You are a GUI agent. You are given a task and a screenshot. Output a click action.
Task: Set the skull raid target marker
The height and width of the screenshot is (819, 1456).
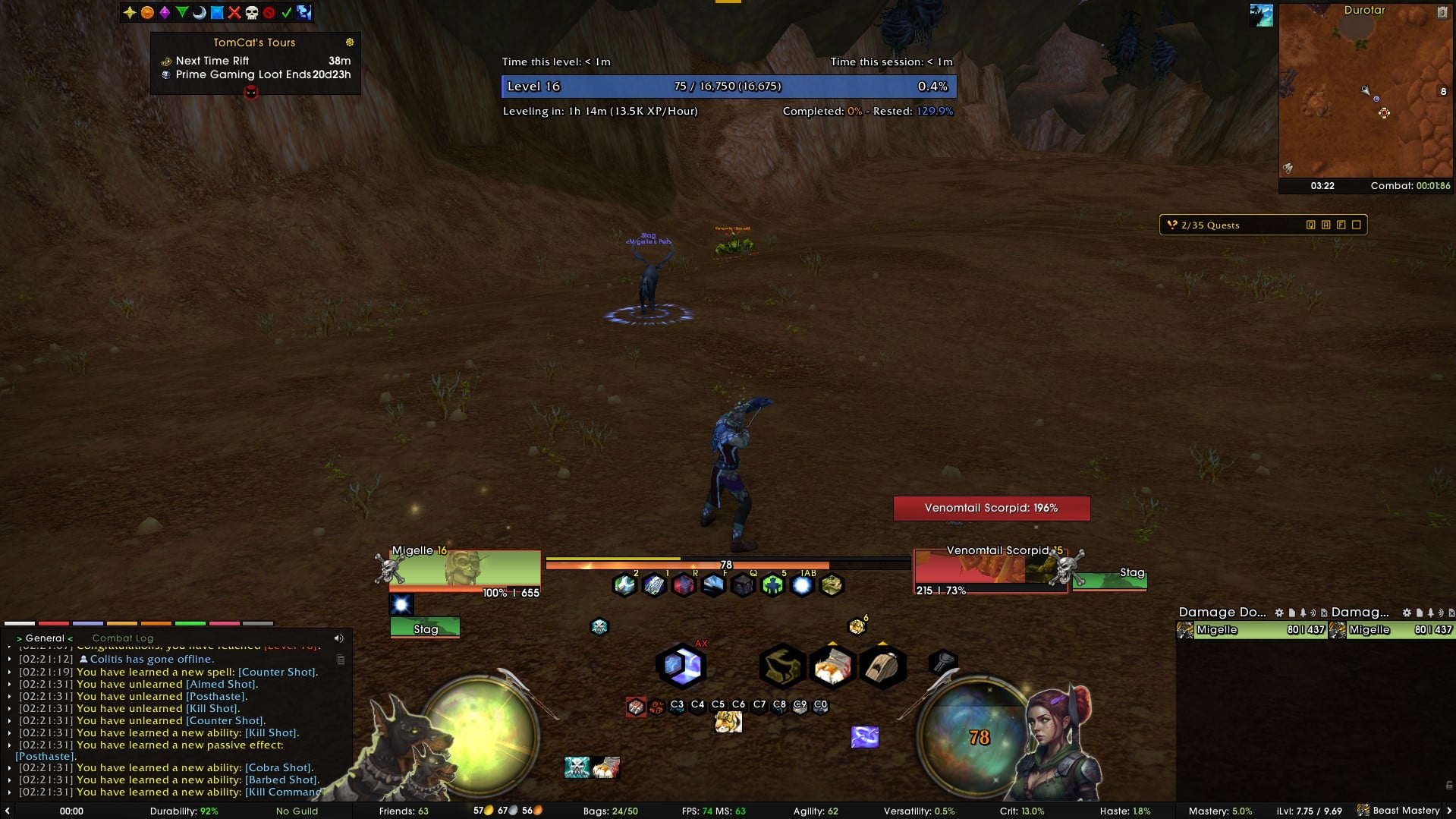point(251,12)
